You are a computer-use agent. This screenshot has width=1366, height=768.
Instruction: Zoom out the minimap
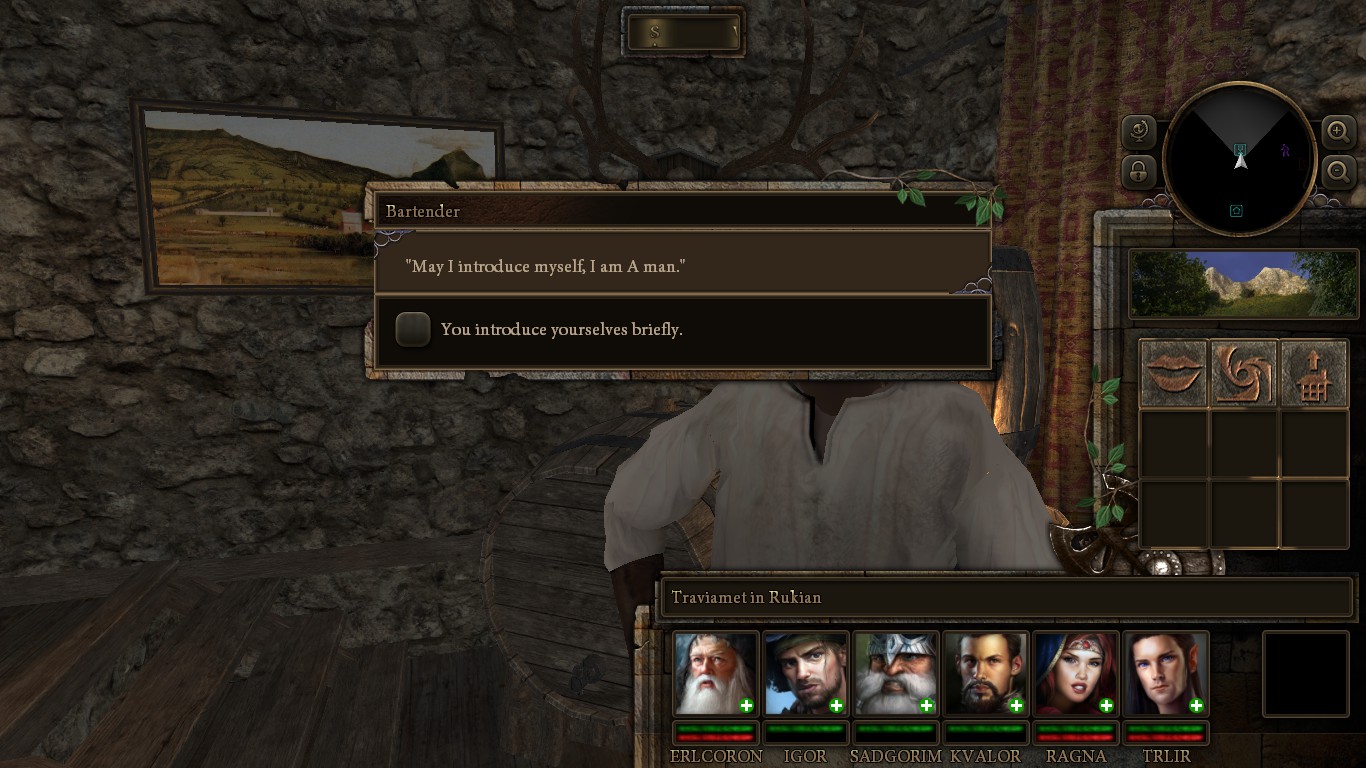pyautogui.click(x=1338, y=172)
